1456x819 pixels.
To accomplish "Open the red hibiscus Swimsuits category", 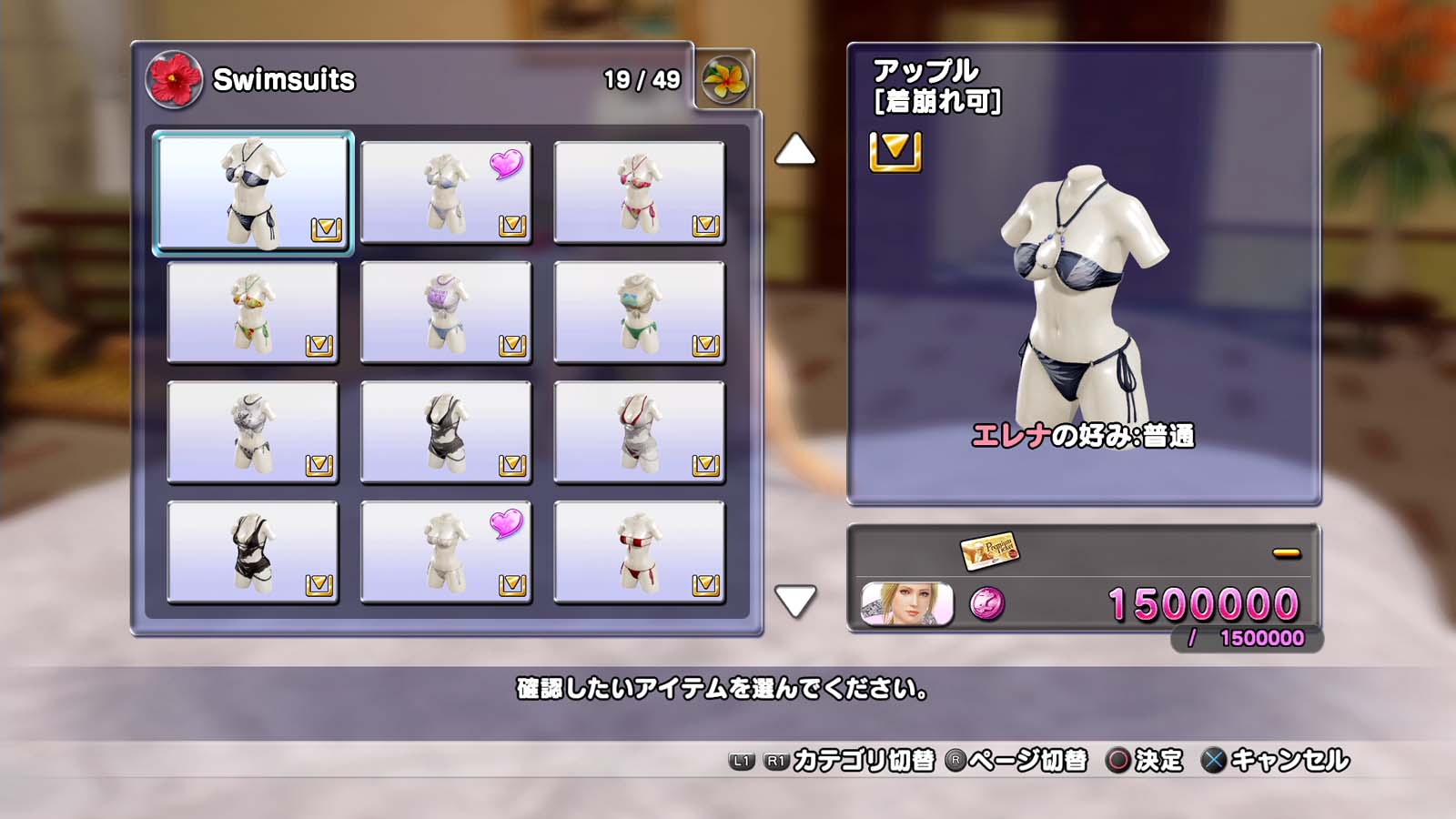I will tap(174, 79).
